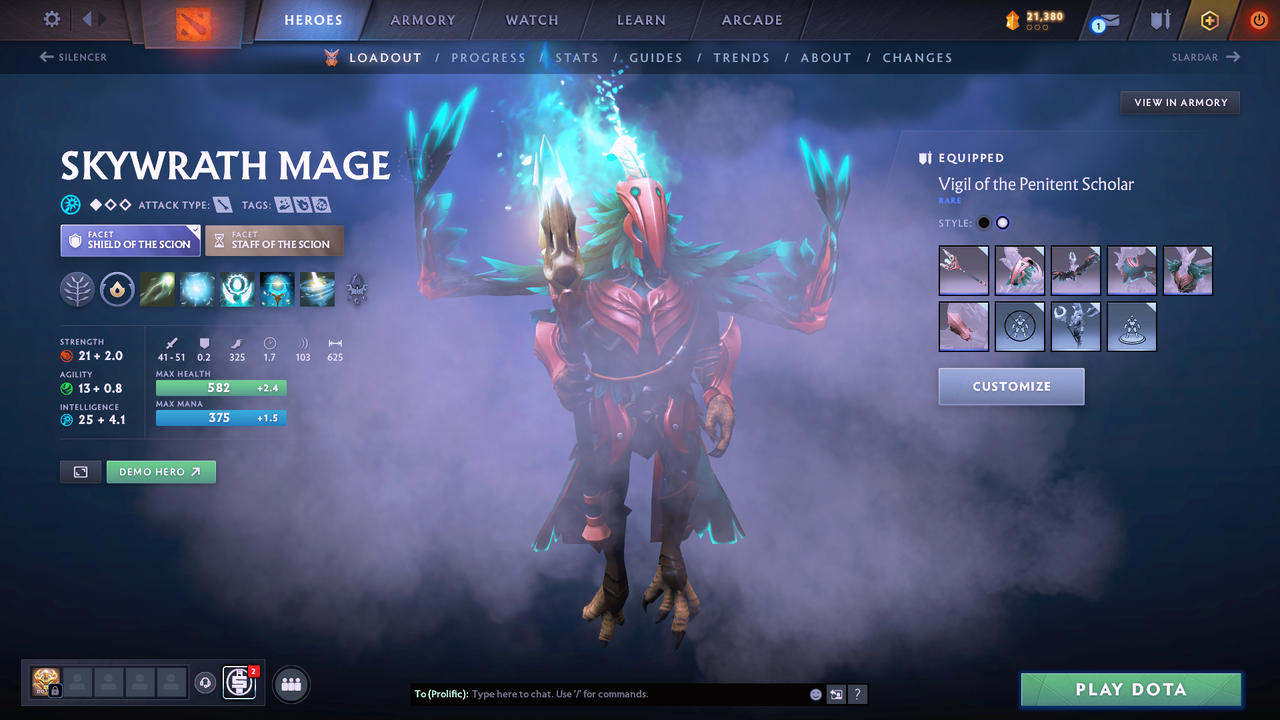Screen dimensions: 1280x720
Task: Click the innate ability branch icon
Action: click(77, 289)
